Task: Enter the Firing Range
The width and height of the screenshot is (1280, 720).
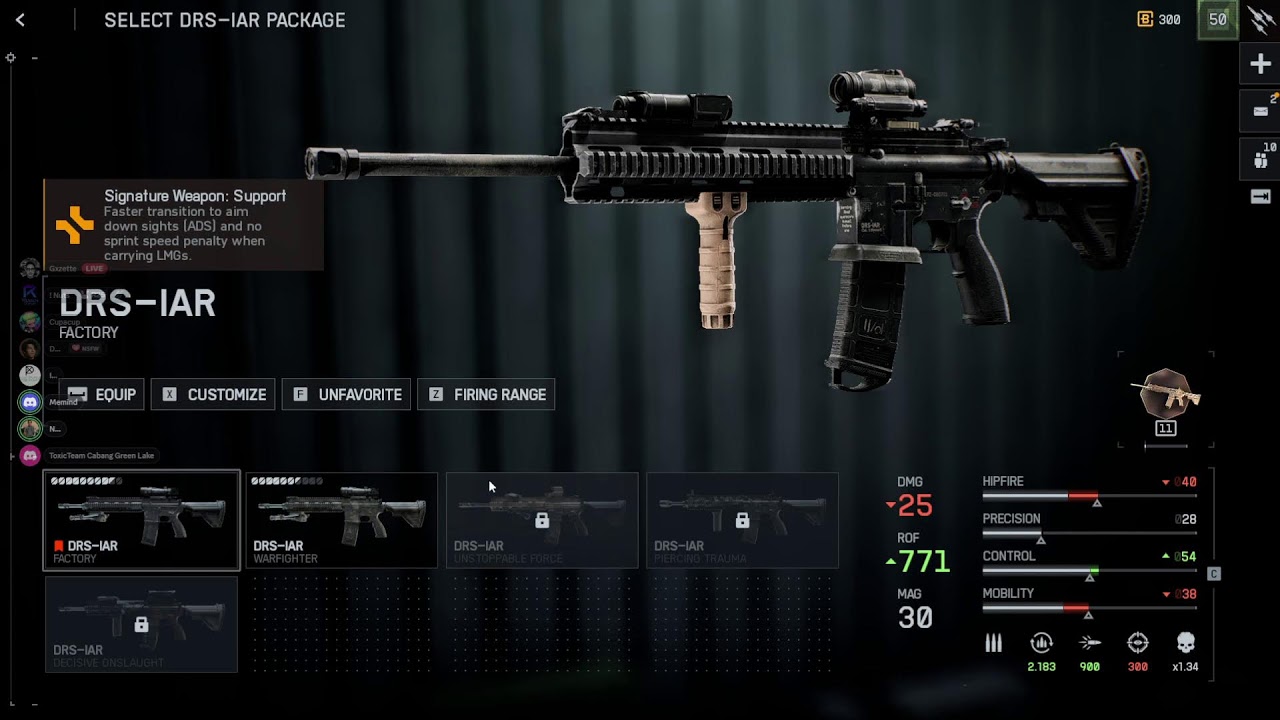Action: pos(487,395)
